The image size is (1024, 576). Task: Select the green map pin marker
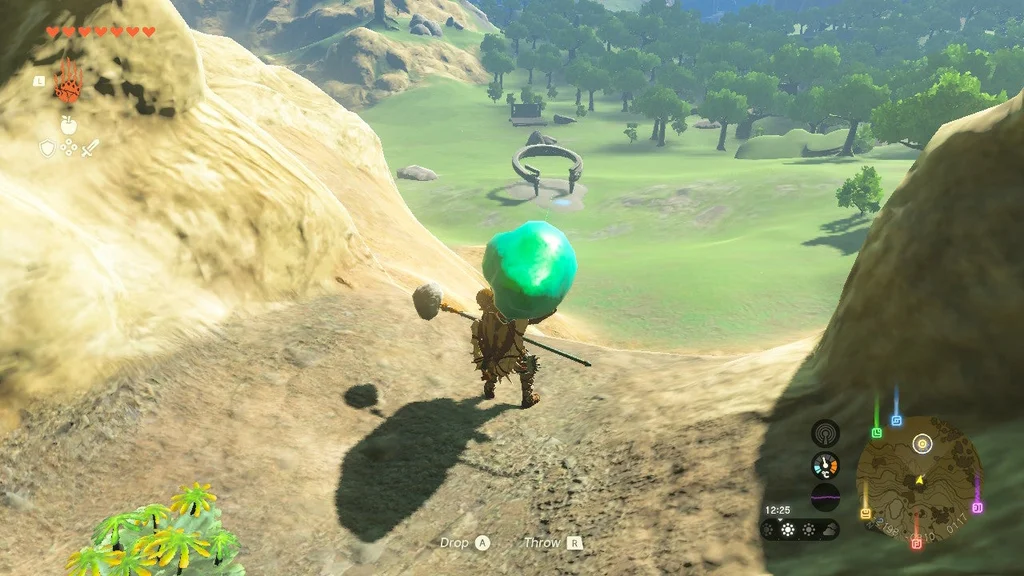(x=877, y=432)
